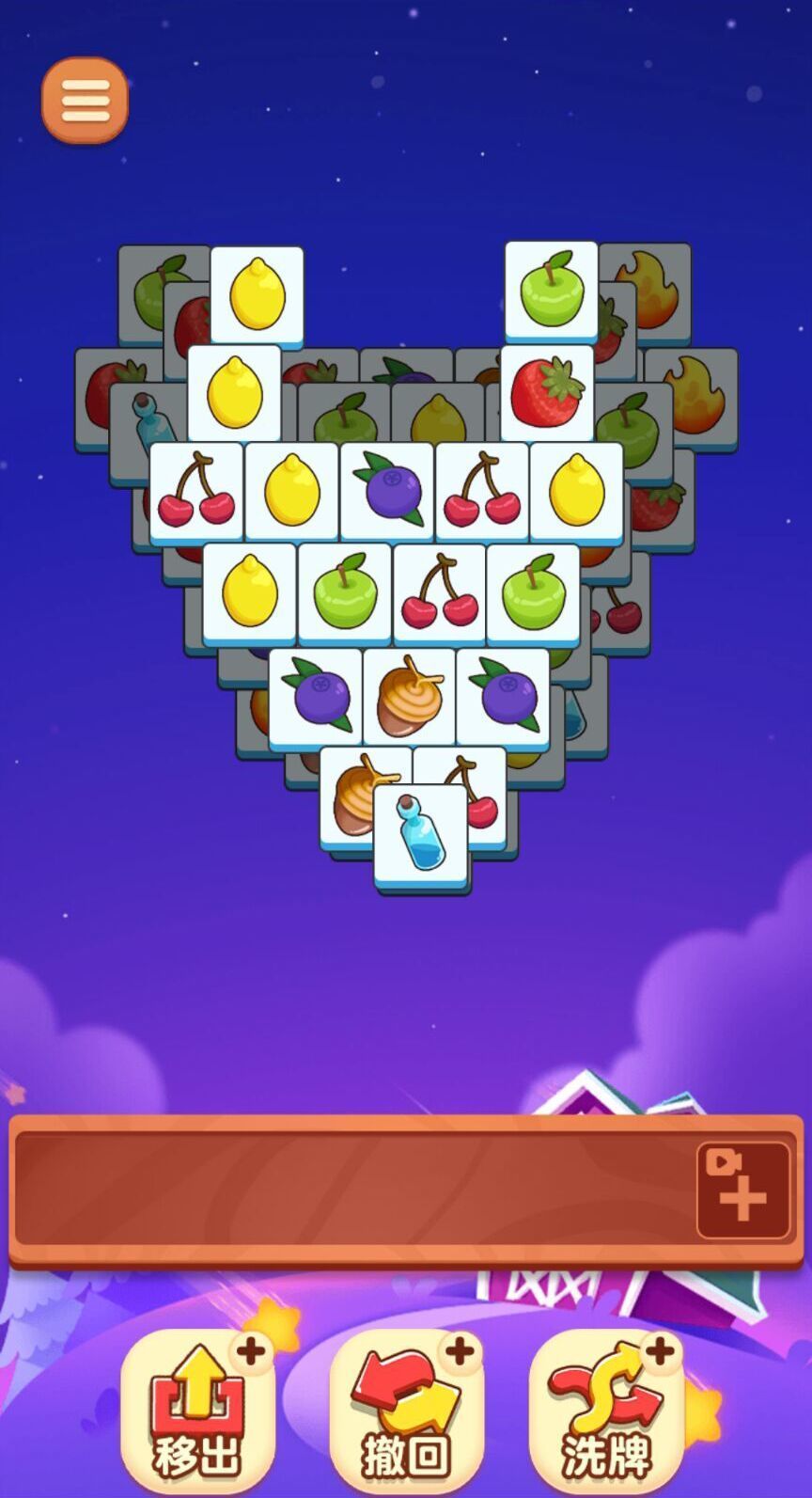
Task: Use the 移出 move-out power-up
Action: 197,1409
